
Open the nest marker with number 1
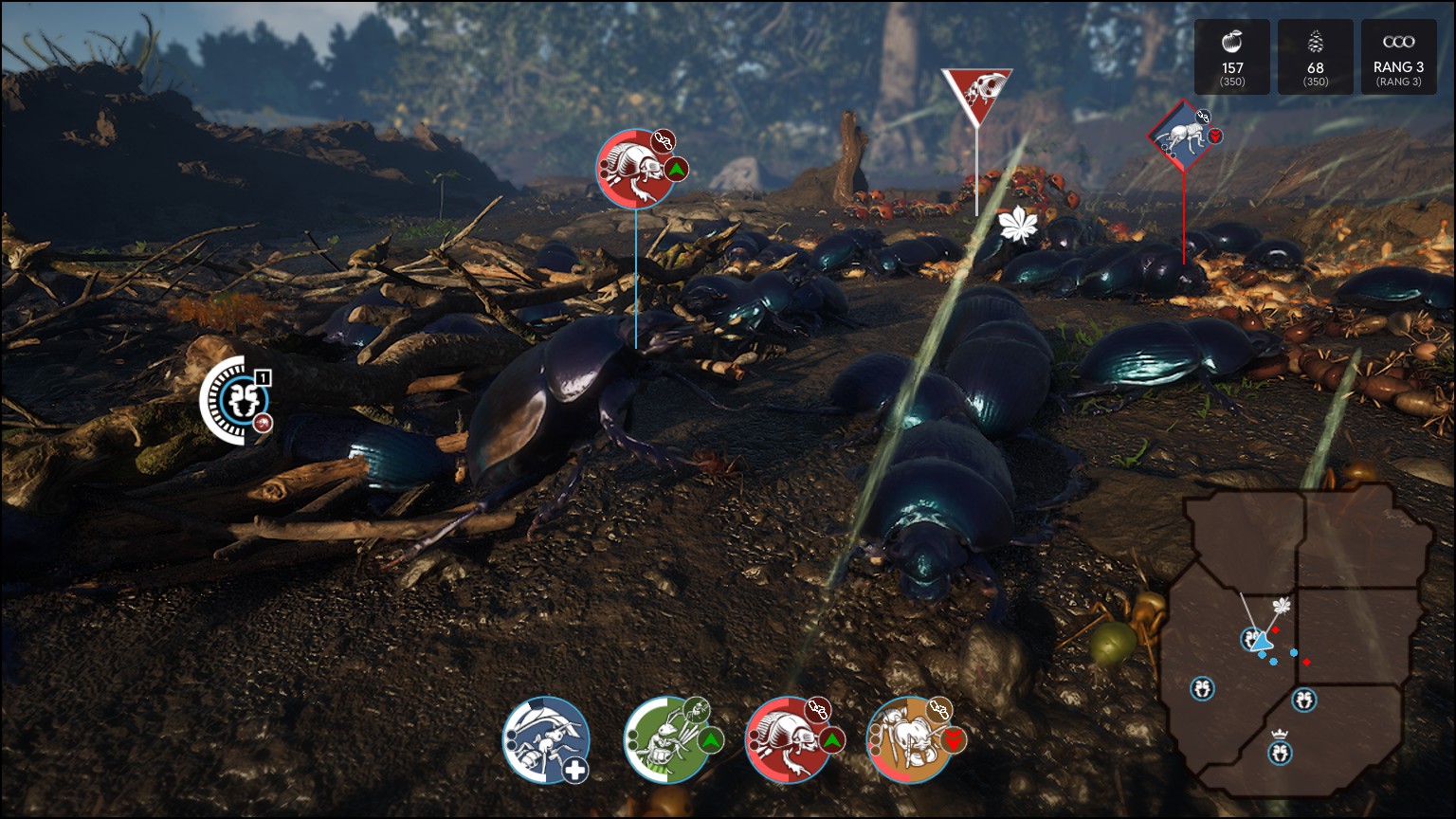tap(236, 400)
